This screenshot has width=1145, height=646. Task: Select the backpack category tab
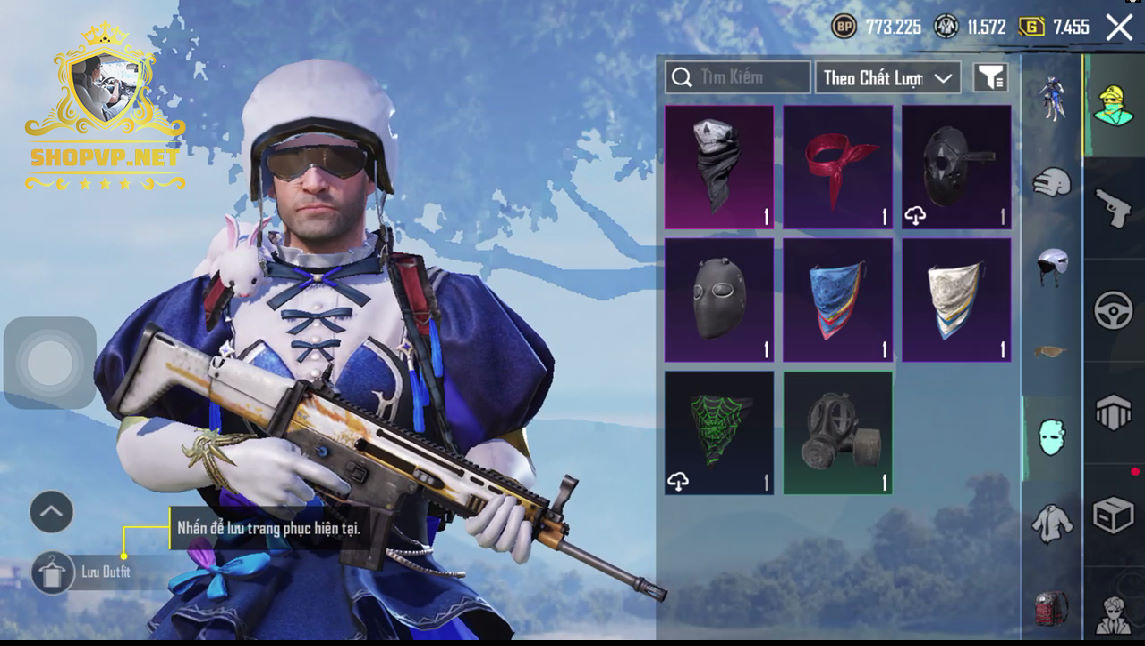tap(1051, 607)
